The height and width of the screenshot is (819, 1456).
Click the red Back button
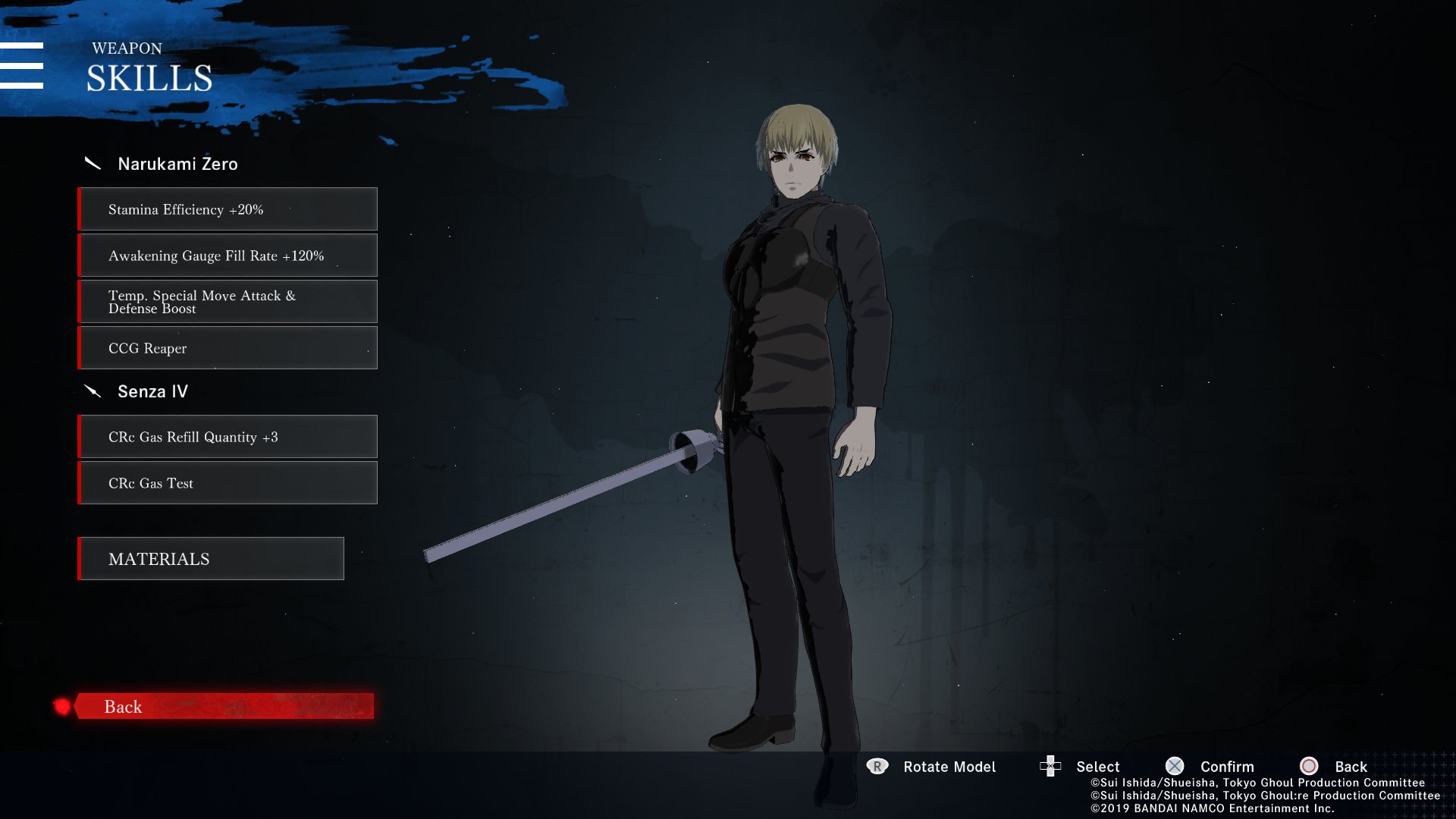click(224, 706)
